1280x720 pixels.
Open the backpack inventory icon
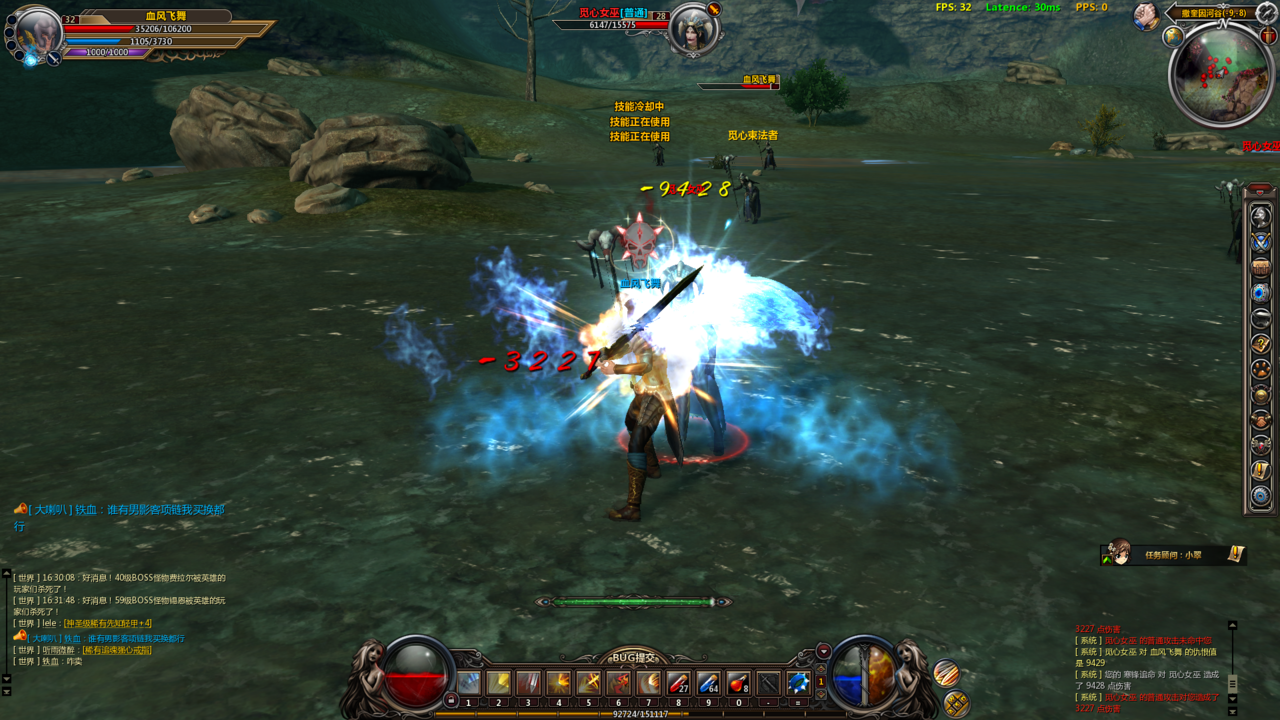(x=1261, y=267)
